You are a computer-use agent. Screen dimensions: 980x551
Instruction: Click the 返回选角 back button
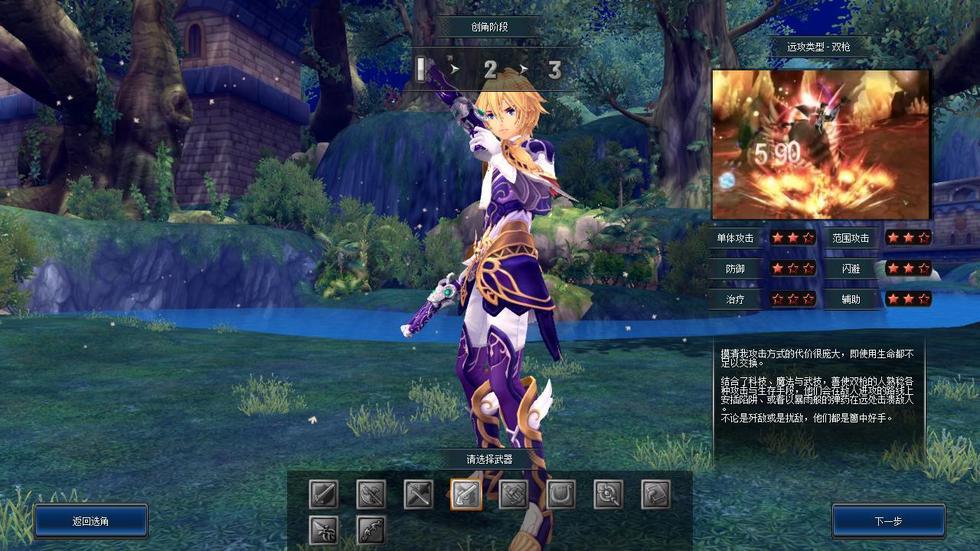click(90, 521)
